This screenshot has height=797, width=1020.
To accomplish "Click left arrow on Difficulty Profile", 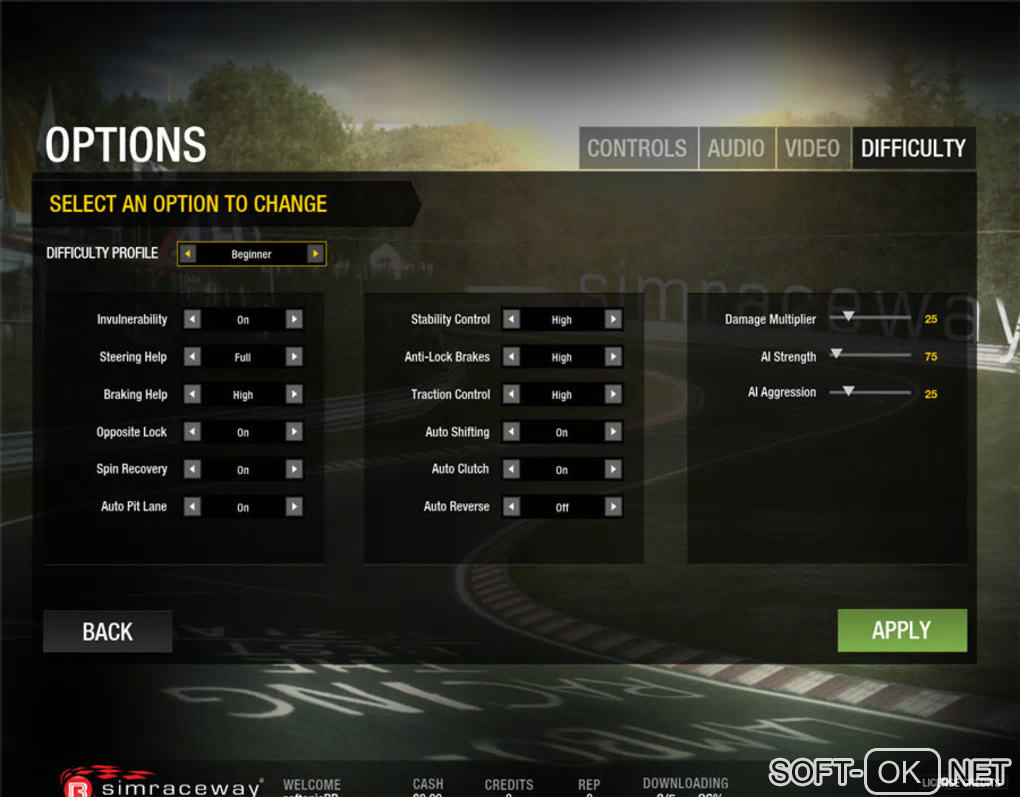I will coord(187,254).
